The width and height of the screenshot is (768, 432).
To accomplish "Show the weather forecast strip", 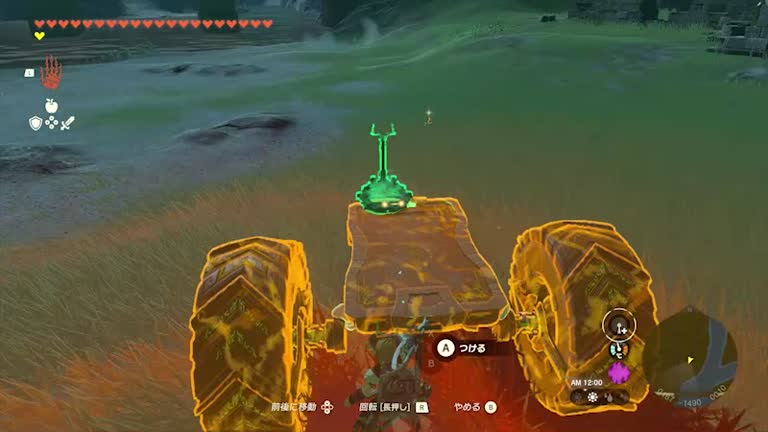I will 600,397.
